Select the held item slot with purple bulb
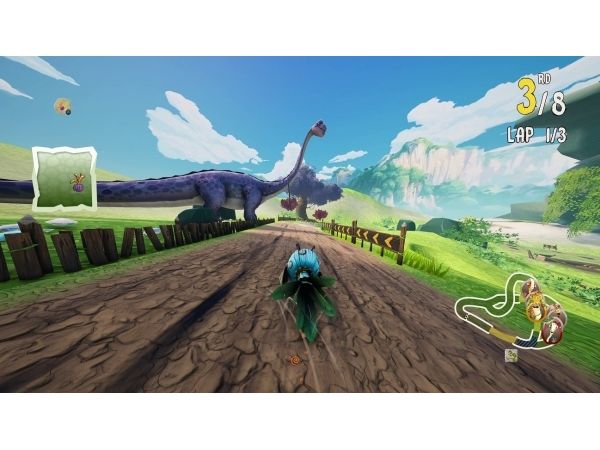The image size is (600, 450). pyautogui.click(x=65, y=176)
